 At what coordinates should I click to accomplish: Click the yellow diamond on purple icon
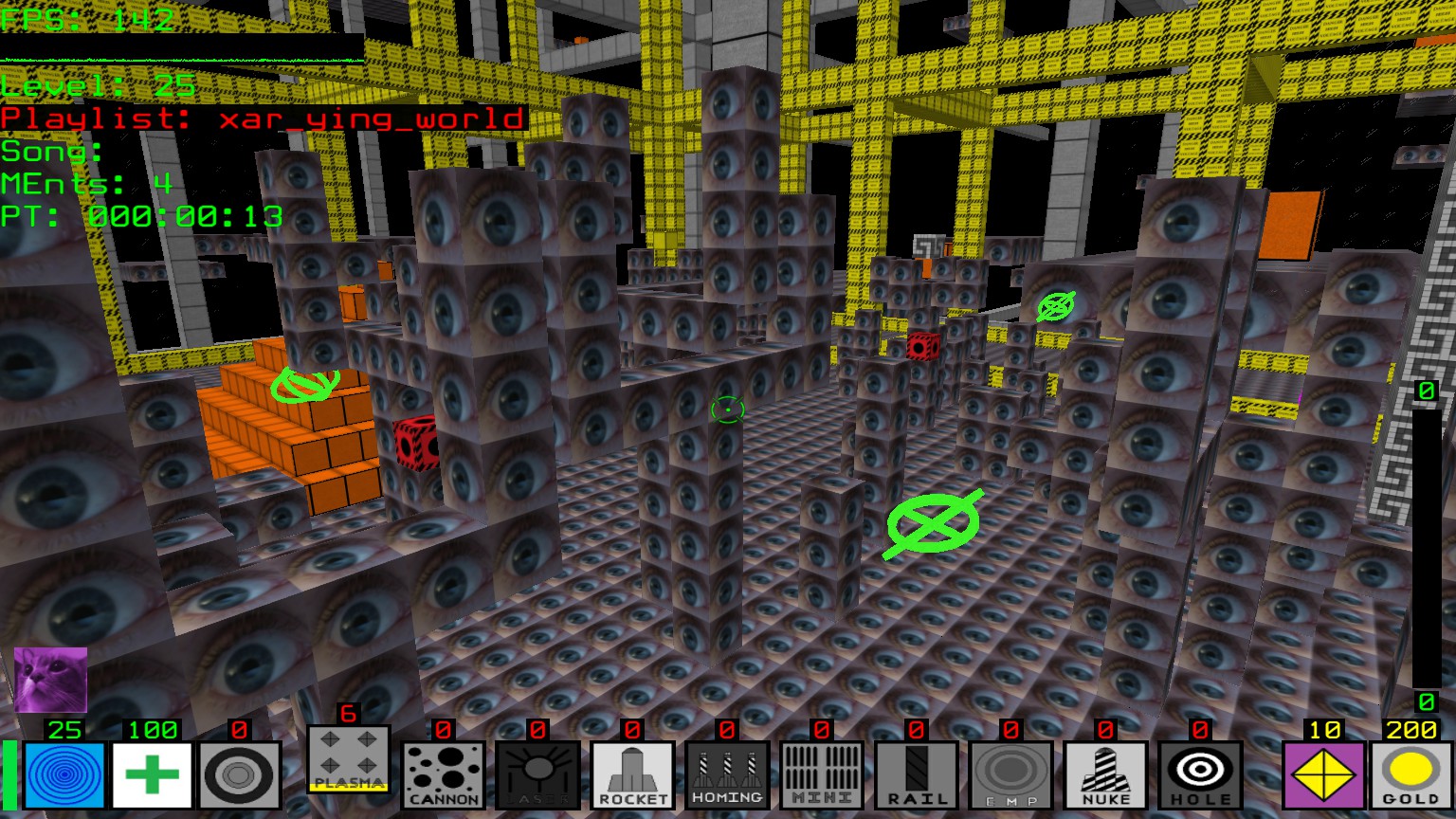pyautogui.click(x=1323, y=775)
